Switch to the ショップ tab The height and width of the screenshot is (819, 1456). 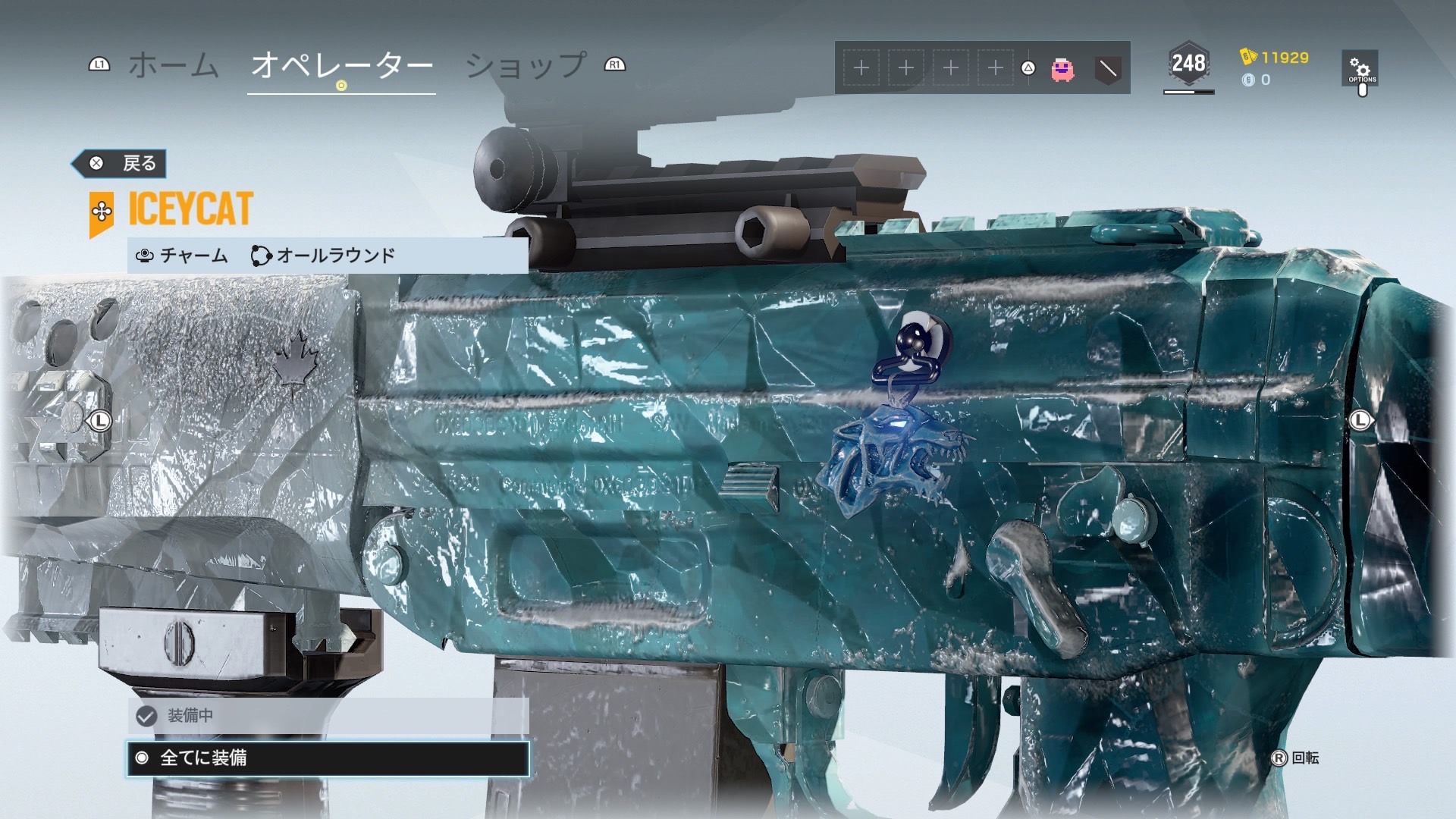[525, 67]
